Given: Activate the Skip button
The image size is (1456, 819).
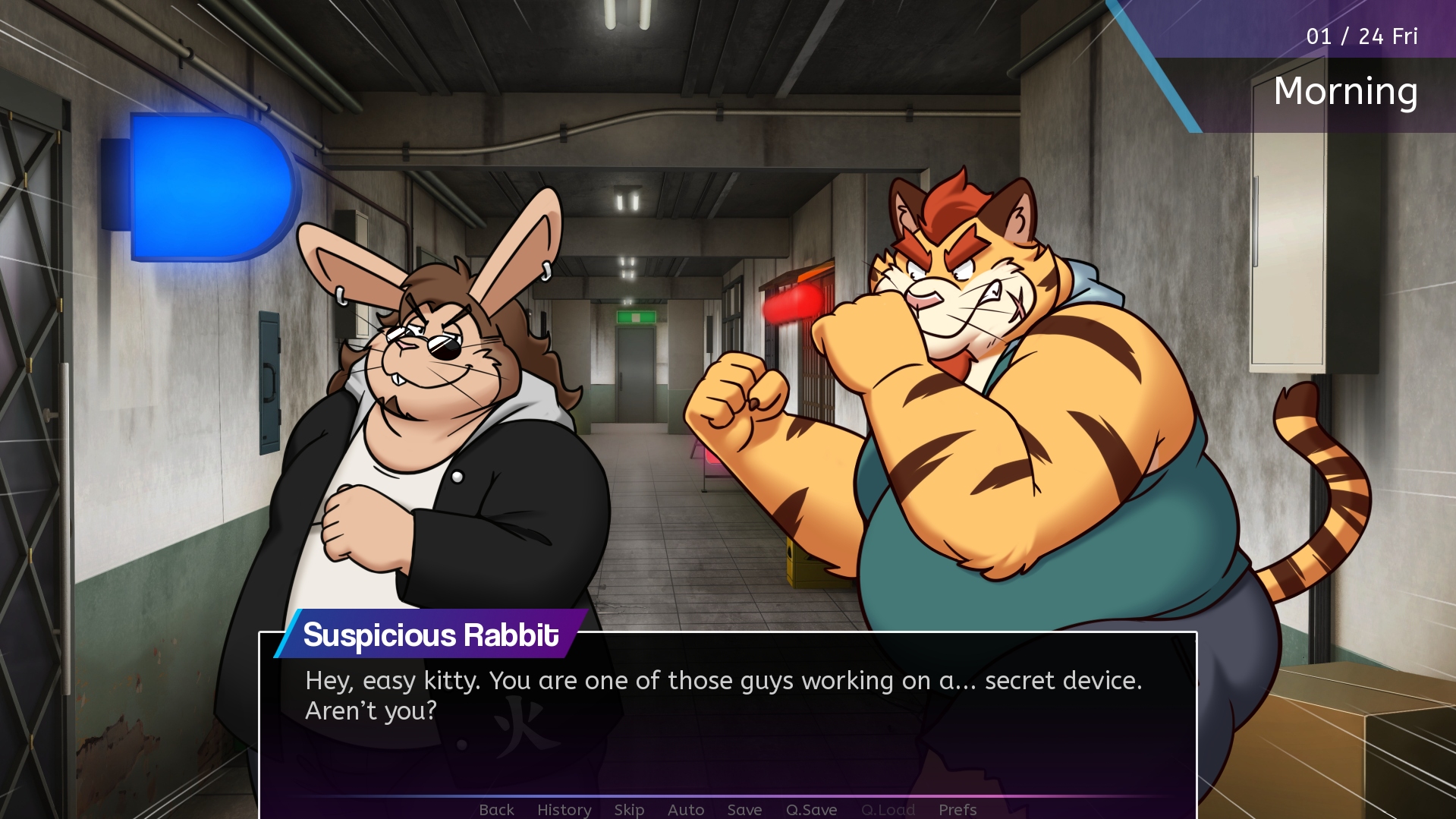Looking at the screenshot, I should tap(629, 810).
